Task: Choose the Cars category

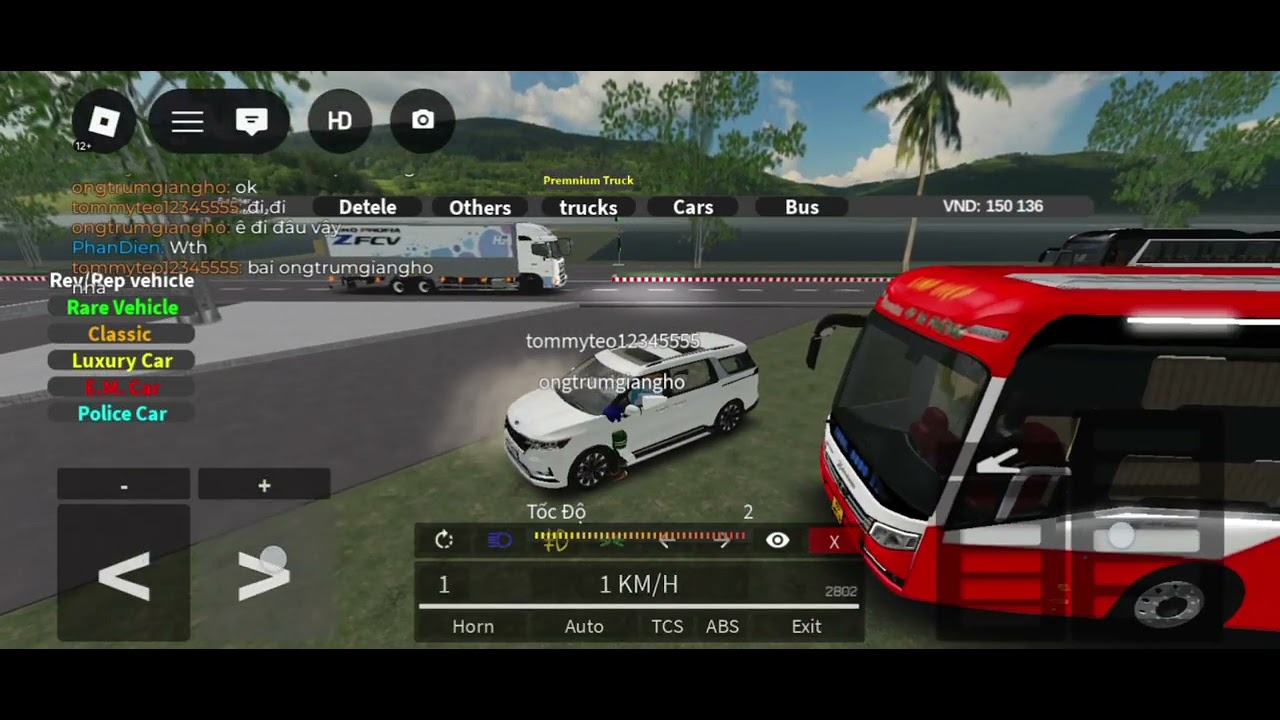Action: (693, 207)
